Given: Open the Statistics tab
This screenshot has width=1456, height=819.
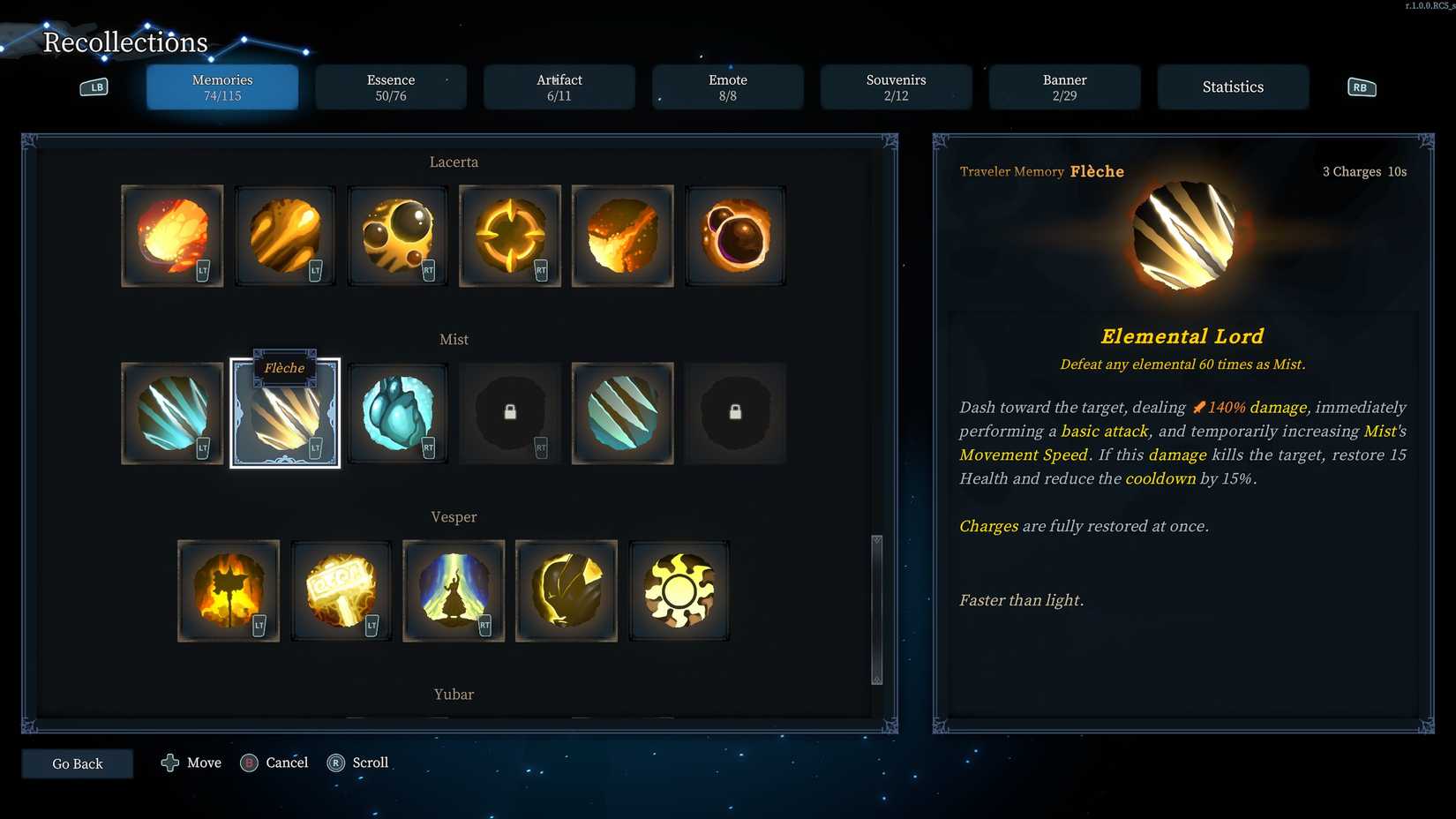Looking at the screenshot, I should (x=1233, y=86).
